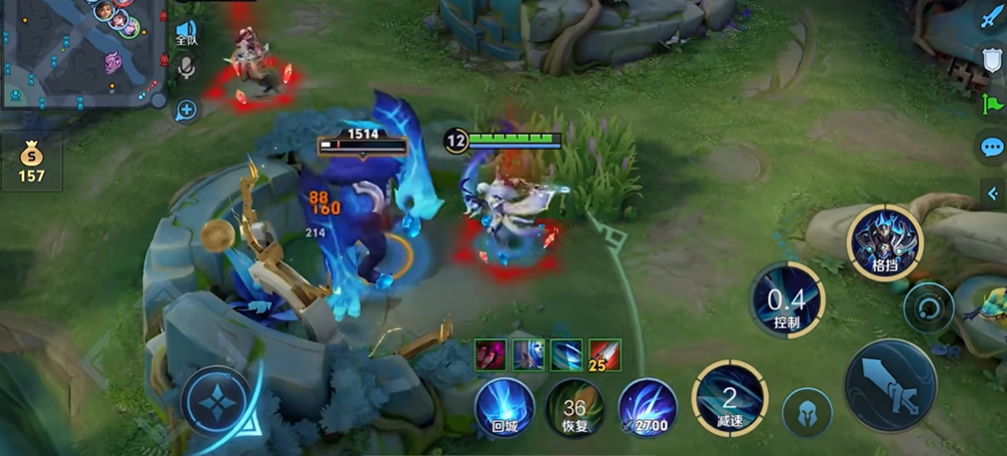Send the shield retreat signal

tap(990, 60)
